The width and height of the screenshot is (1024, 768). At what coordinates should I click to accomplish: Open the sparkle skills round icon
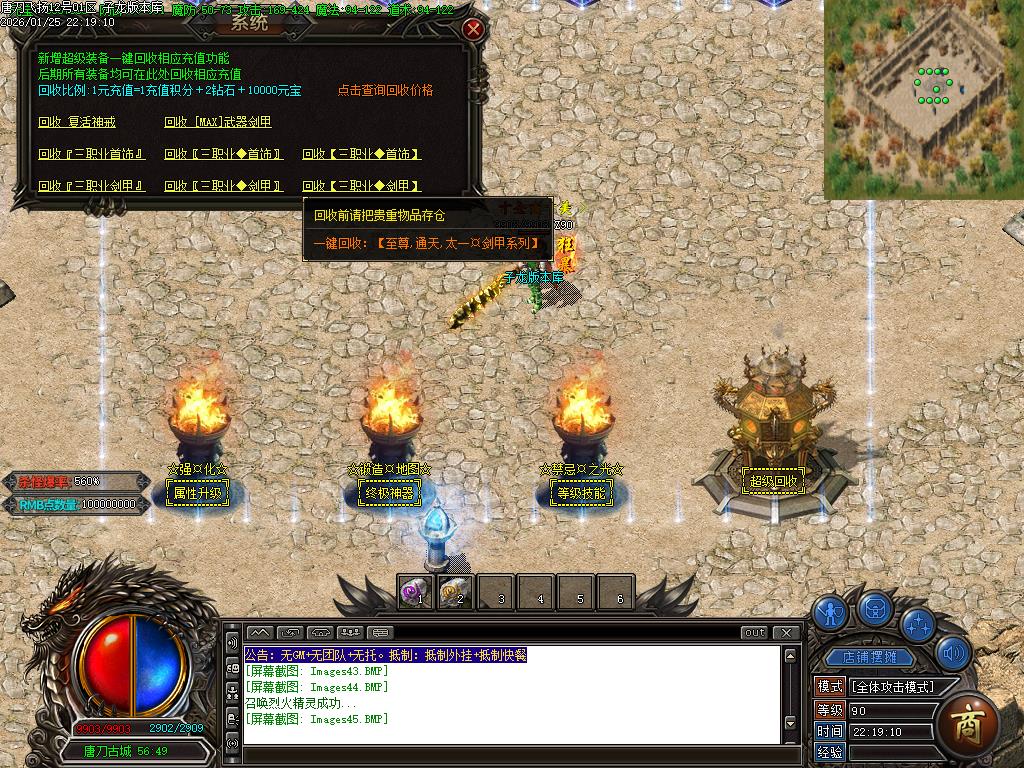pos(917,623)
